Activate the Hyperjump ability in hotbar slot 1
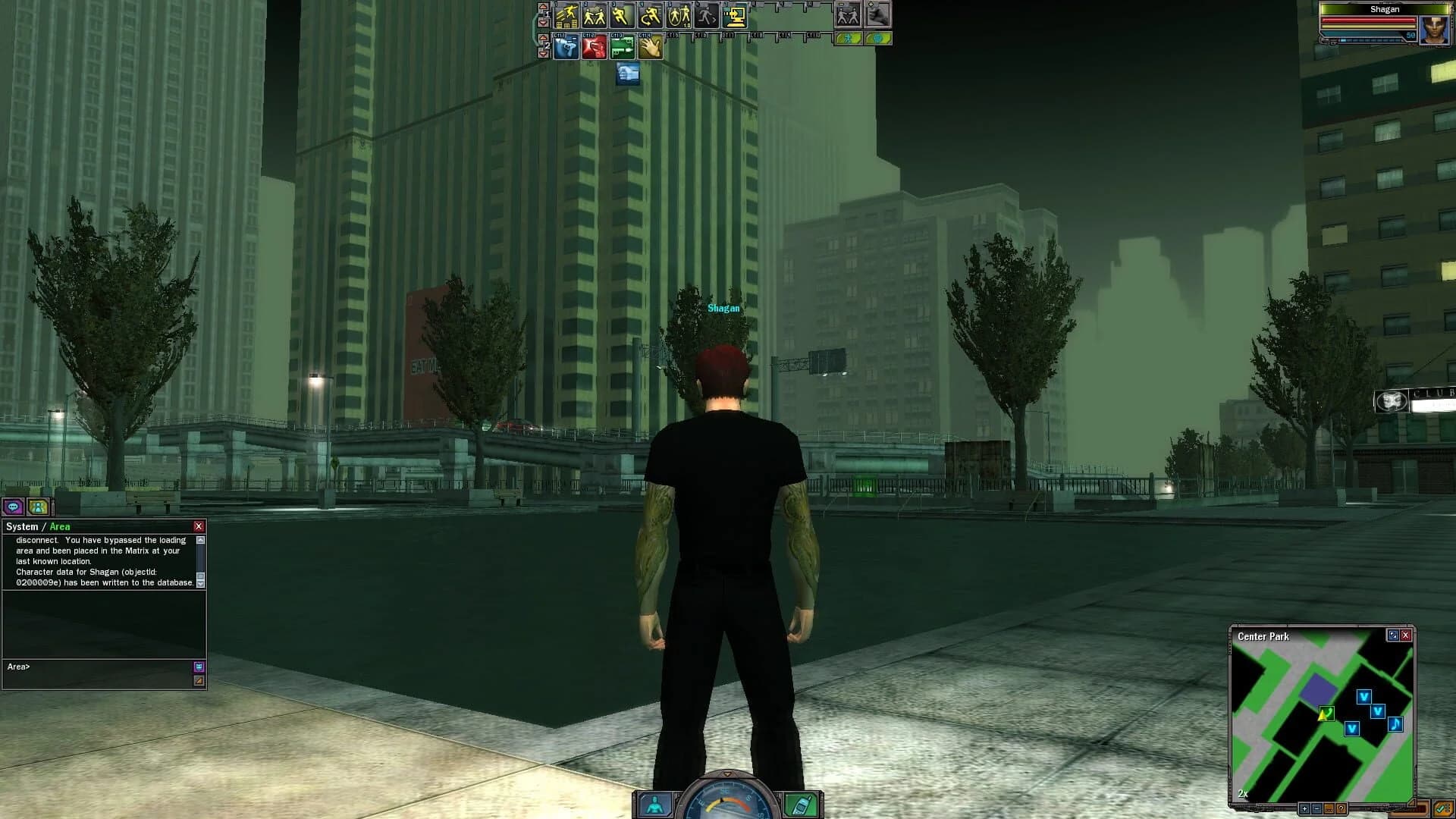The width and height of the screenshot is (1456, 819). click(x=566, y=17)
